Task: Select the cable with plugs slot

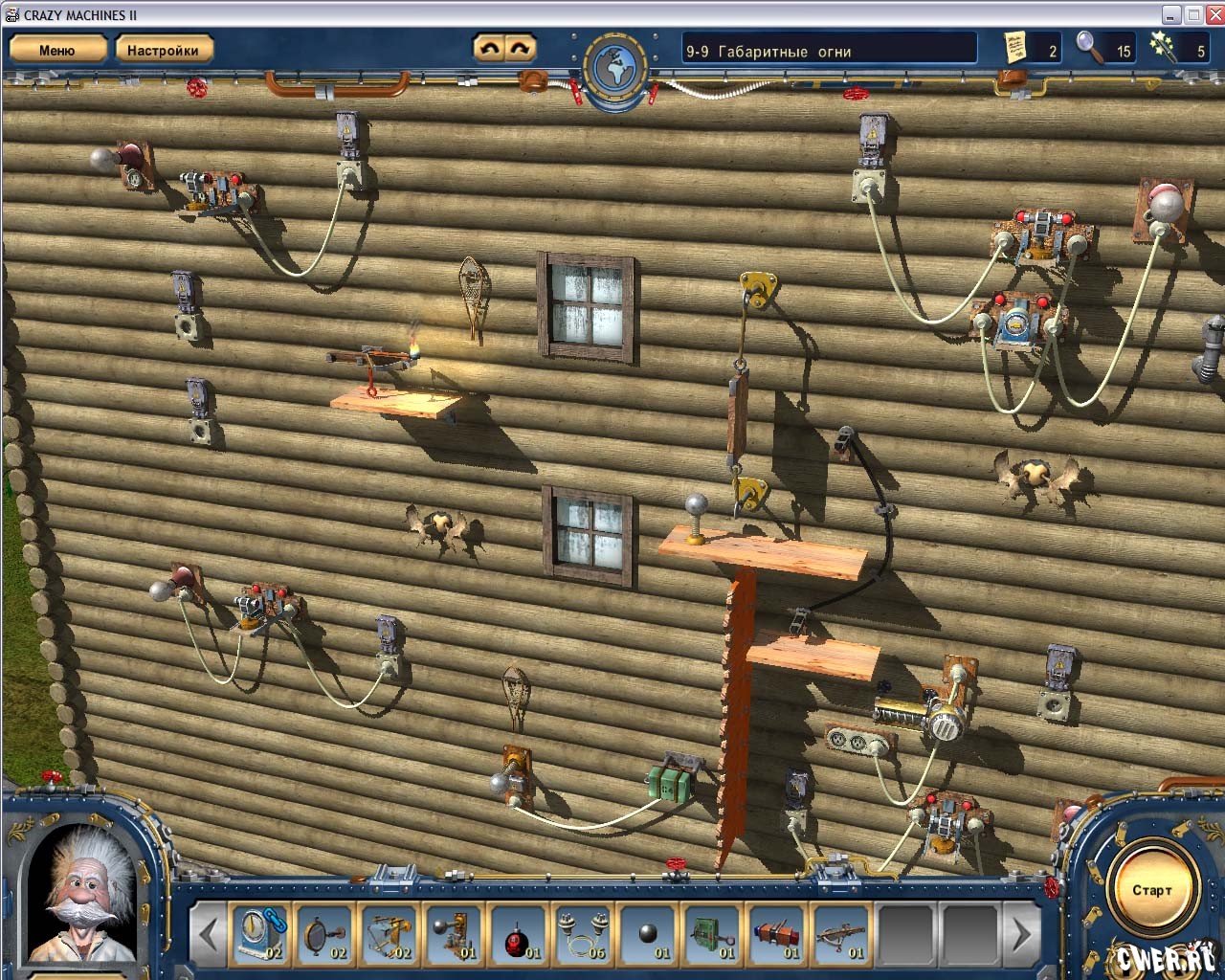Action: (x=583, y=933)
